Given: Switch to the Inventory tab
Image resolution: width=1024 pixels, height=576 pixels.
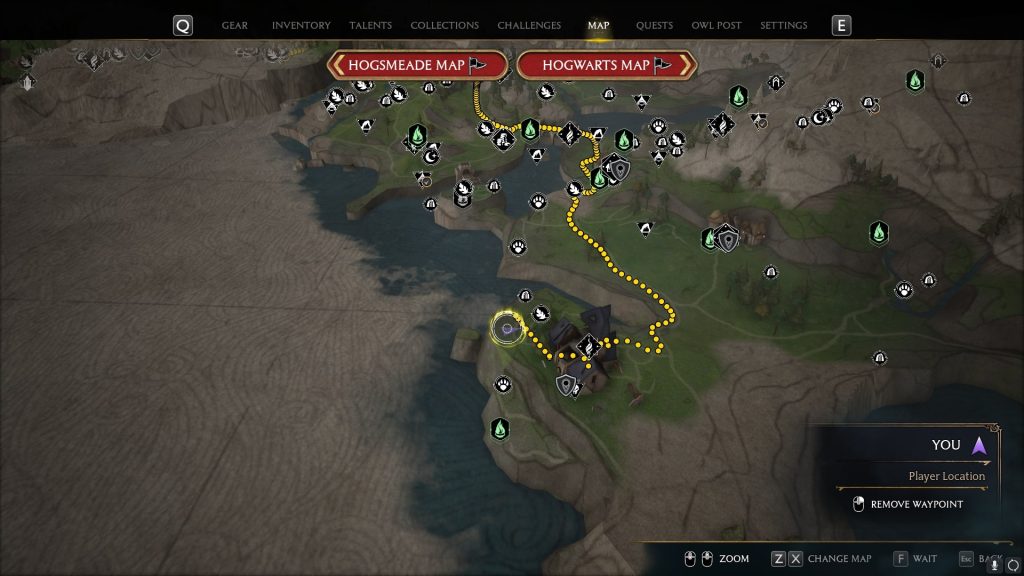Looking at the screenshot, I should pyautogui.click(x=301, y=25).
